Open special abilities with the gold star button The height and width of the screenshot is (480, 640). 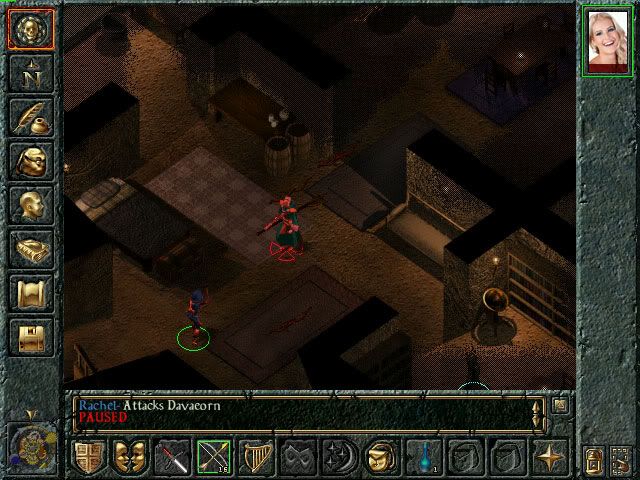(x=549, y=457)
